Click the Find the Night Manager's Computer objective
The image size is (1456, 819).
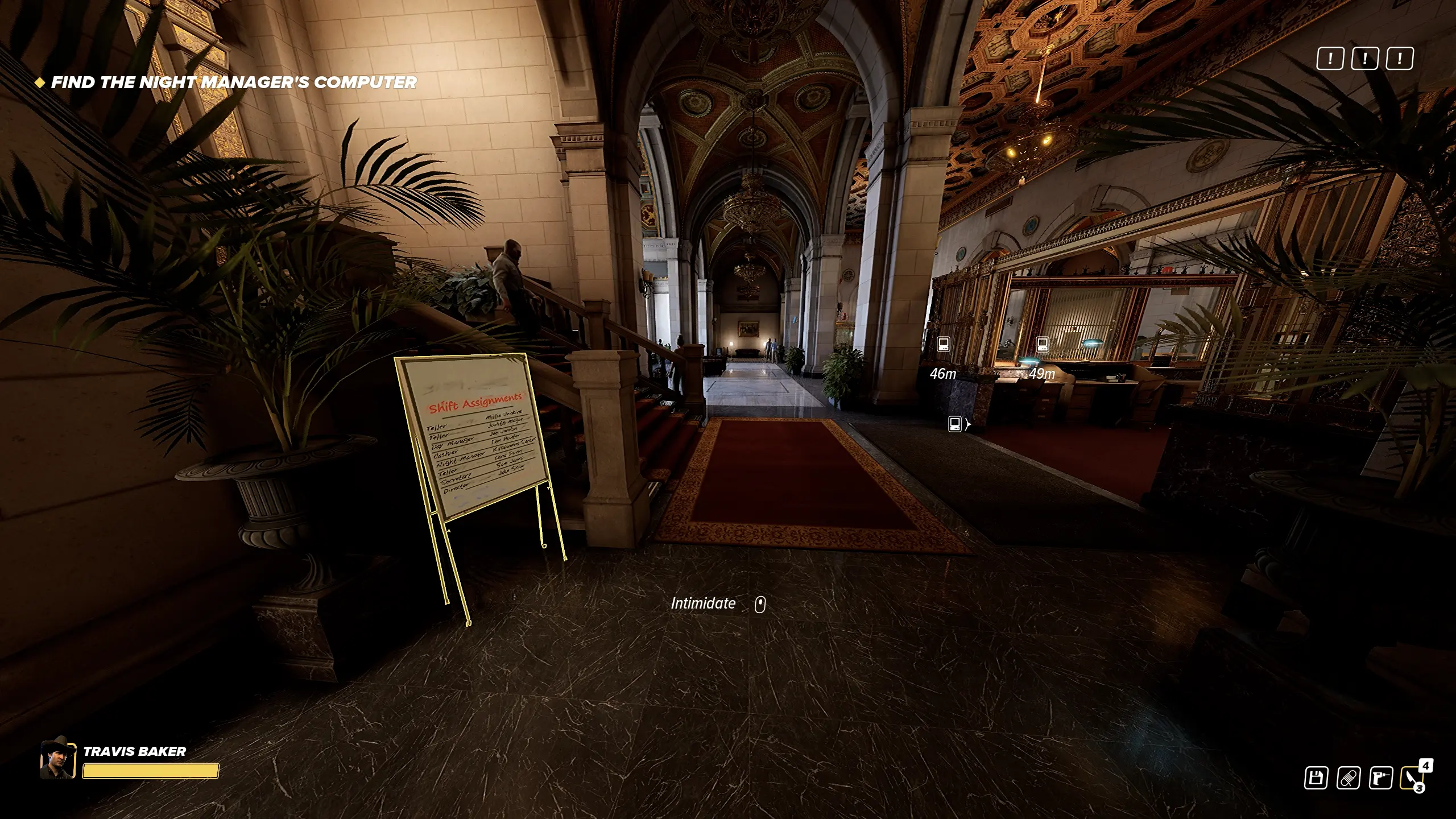[234, 82]
